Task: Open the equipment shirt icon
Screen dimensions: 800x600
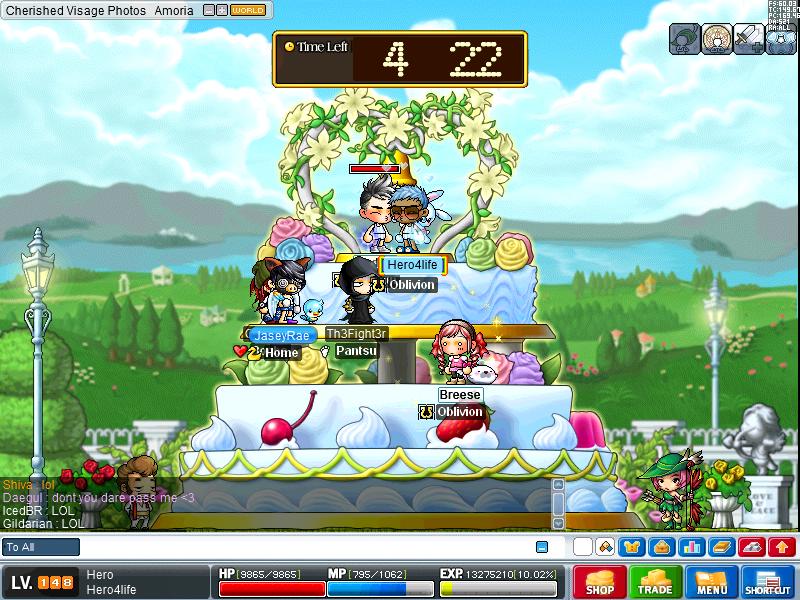Action: coord(632,547)
